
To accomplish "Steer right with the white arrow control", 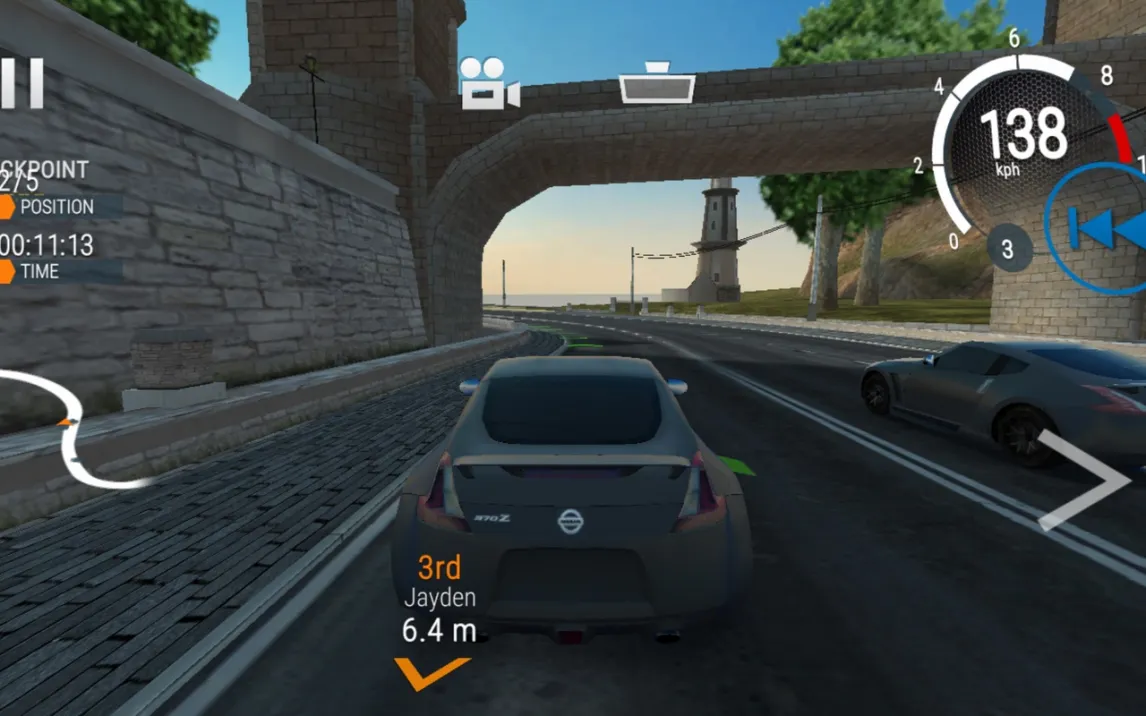I will pos(1085,481).
